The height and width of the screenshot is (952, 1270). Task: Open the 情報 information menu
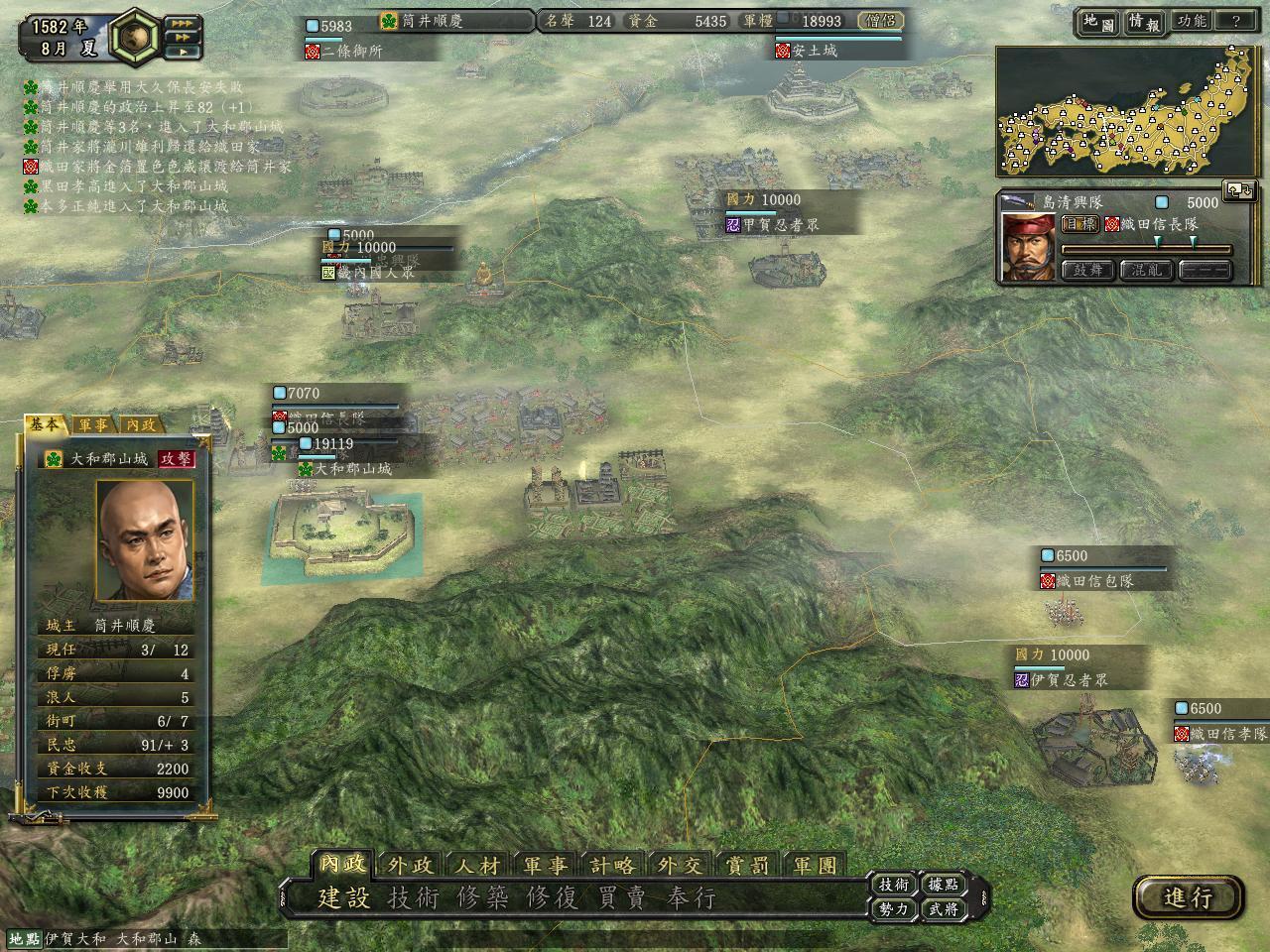coord(1143,21)
